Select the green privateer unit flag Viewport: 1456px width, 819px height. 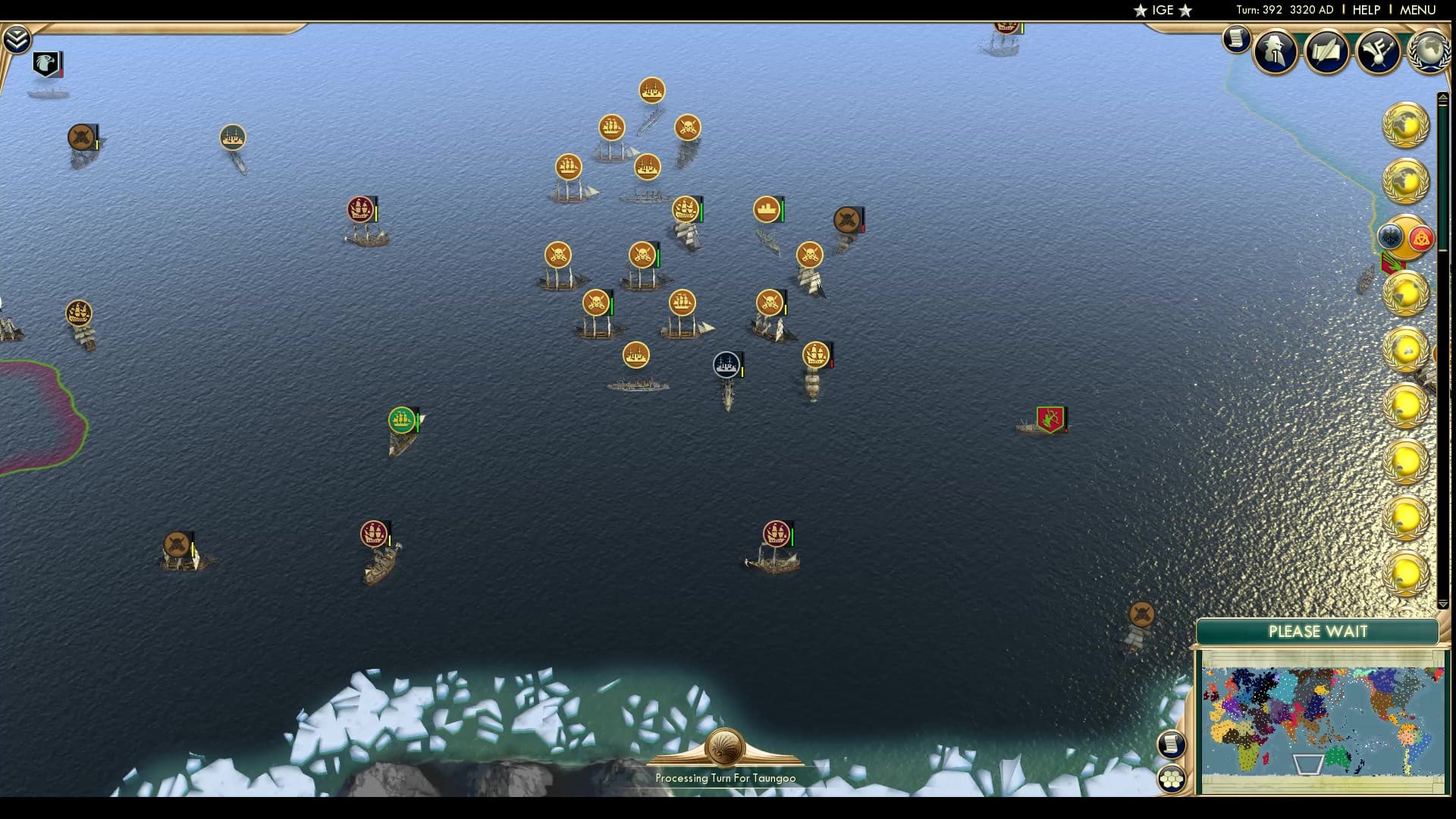(402, 419)
